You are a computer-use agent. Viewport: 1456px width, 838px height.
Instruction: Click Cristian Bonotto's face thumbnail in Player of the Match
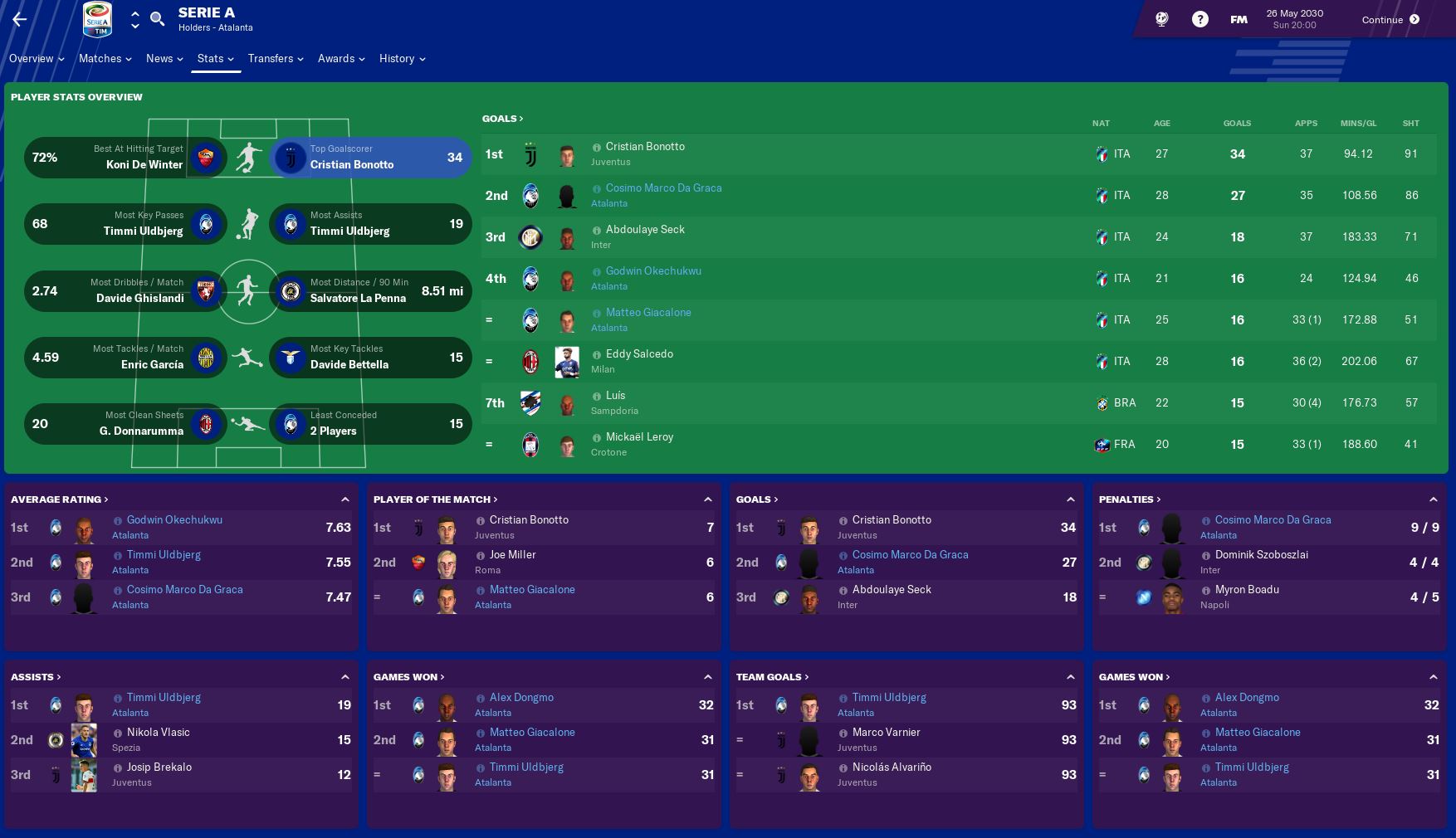point(447,528)
